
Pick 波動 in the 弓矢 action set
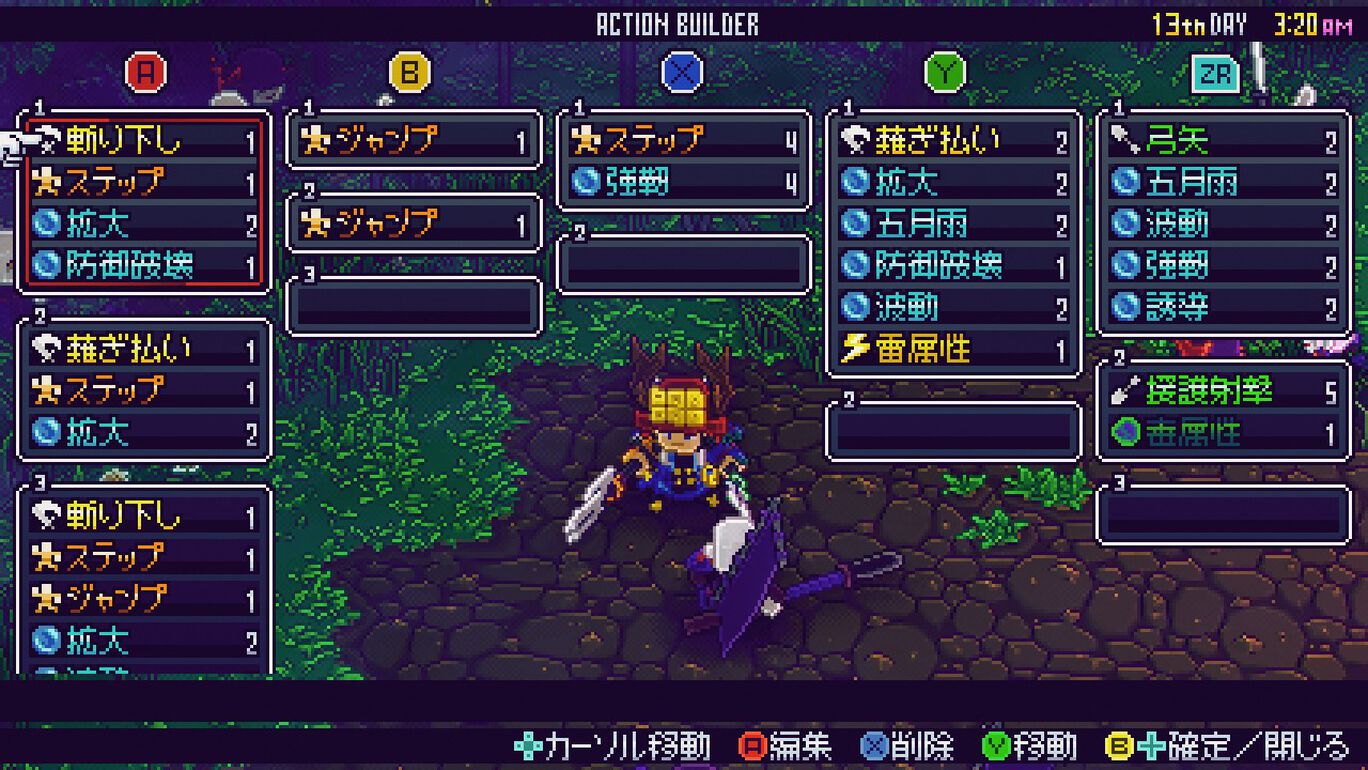1223,224
